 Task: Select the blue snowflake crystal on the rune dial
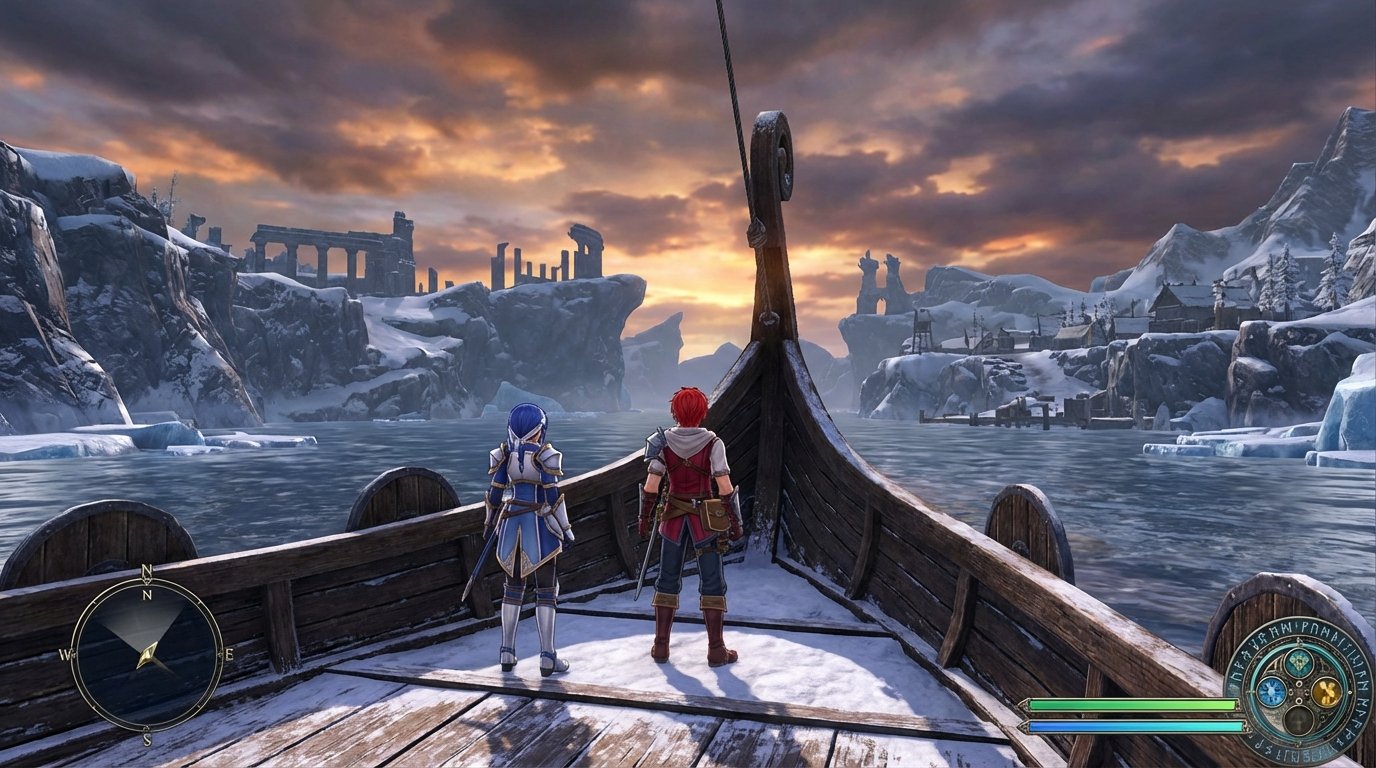point(1271,691)
